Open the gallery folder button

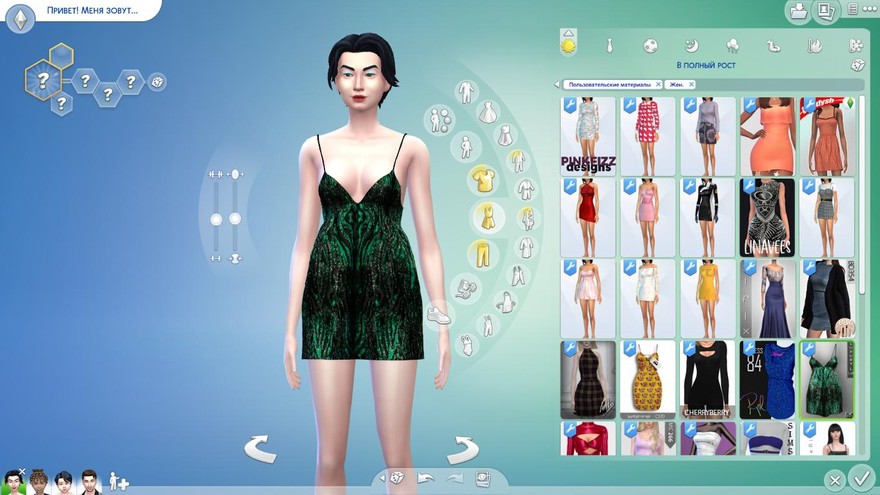tap(798, 12)
